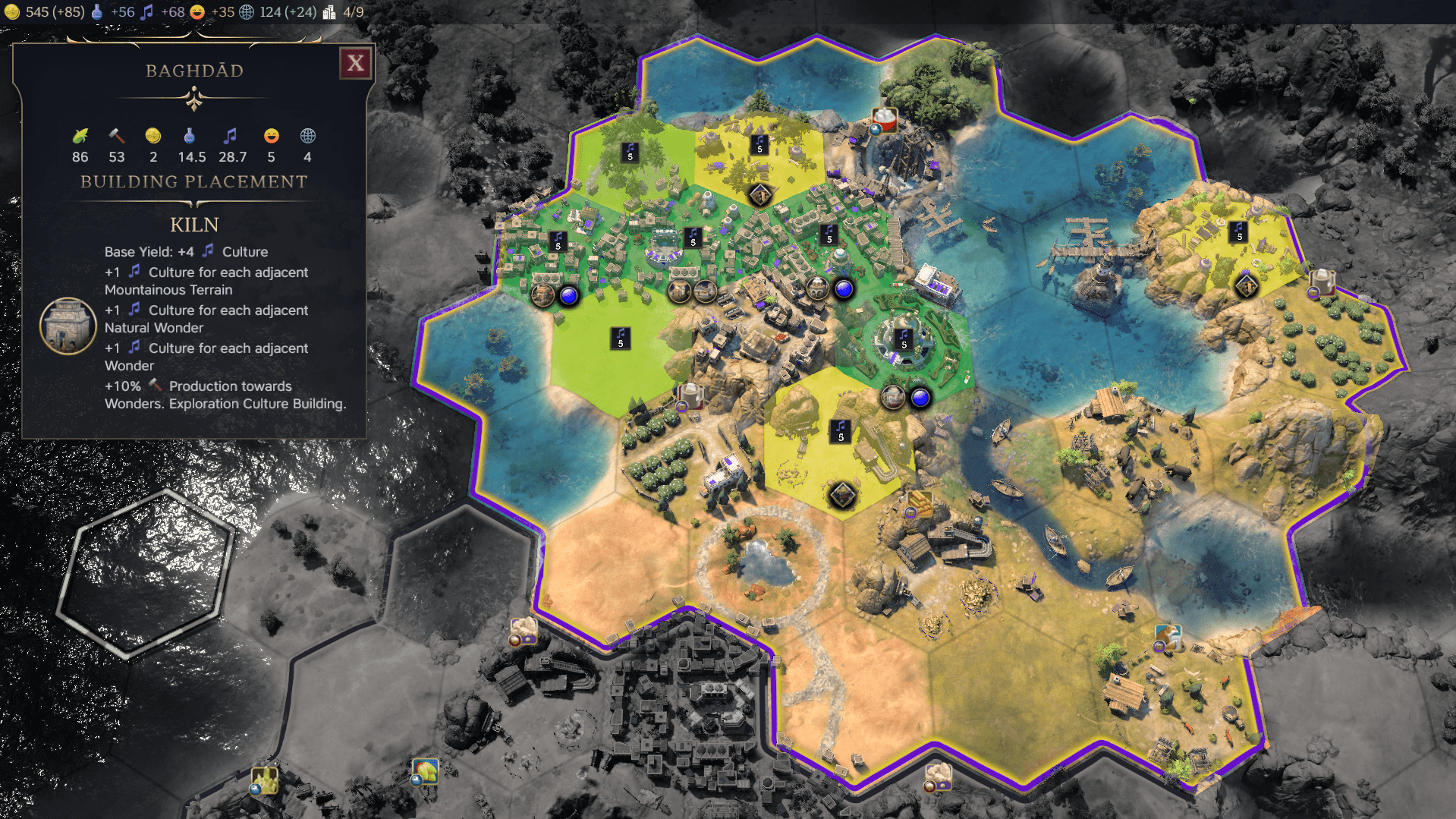Click the production hammer icon in the city panel

(115, 137)
